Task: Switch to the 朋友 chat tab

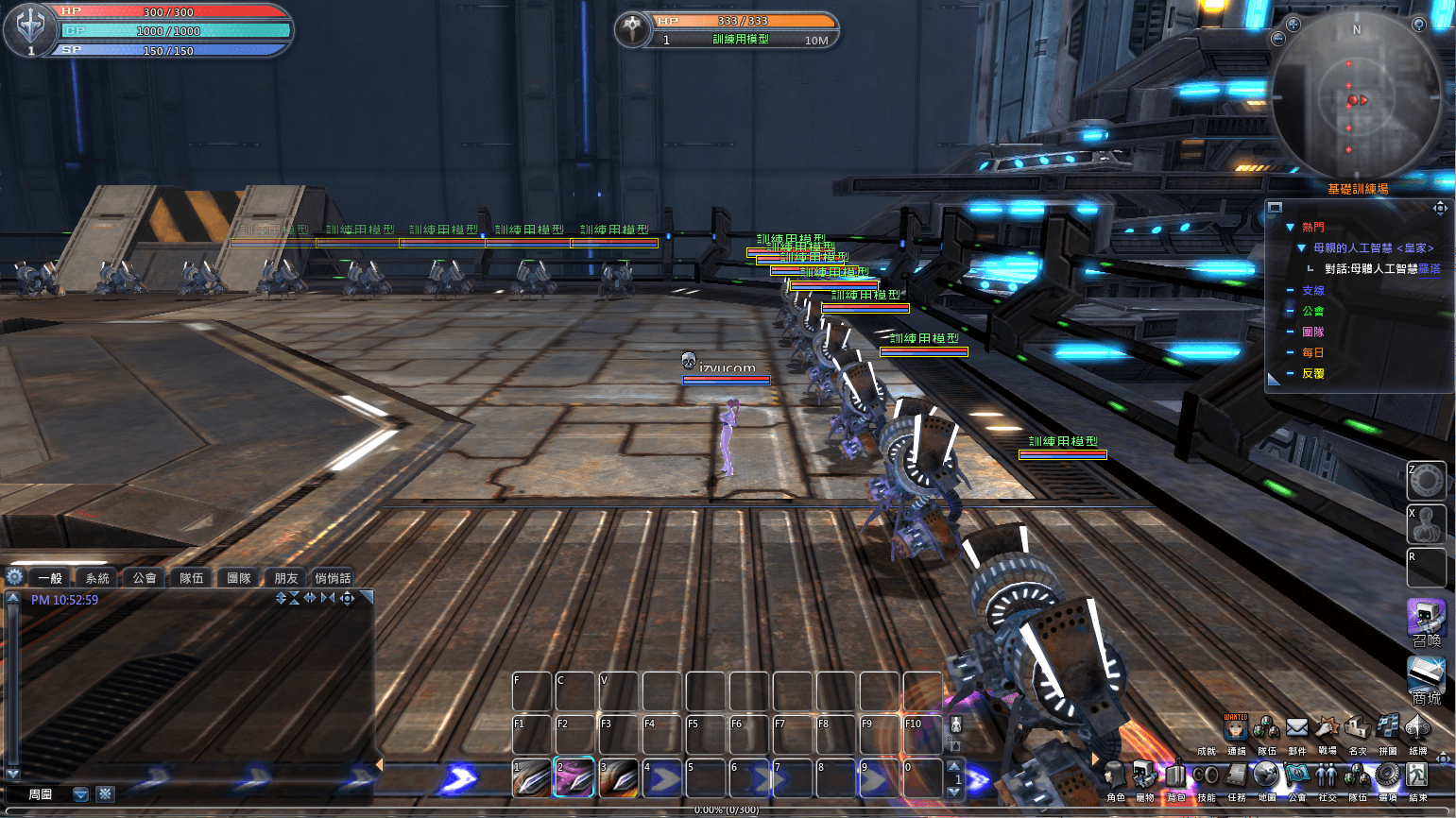Action: pos(286,578)
